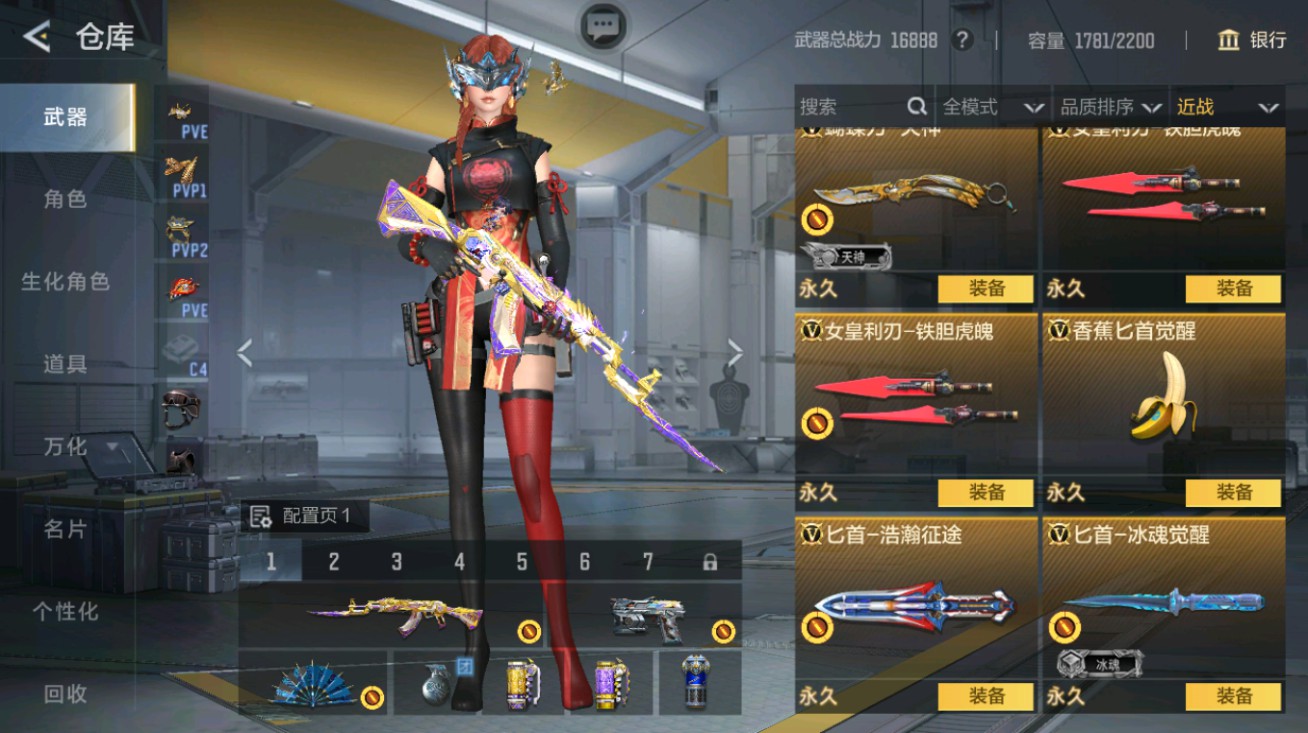Viewport: 1308px width, 733px height.
Task: Open the 品质排序 sorting dropdown
Action: [x=1105, y=106]
